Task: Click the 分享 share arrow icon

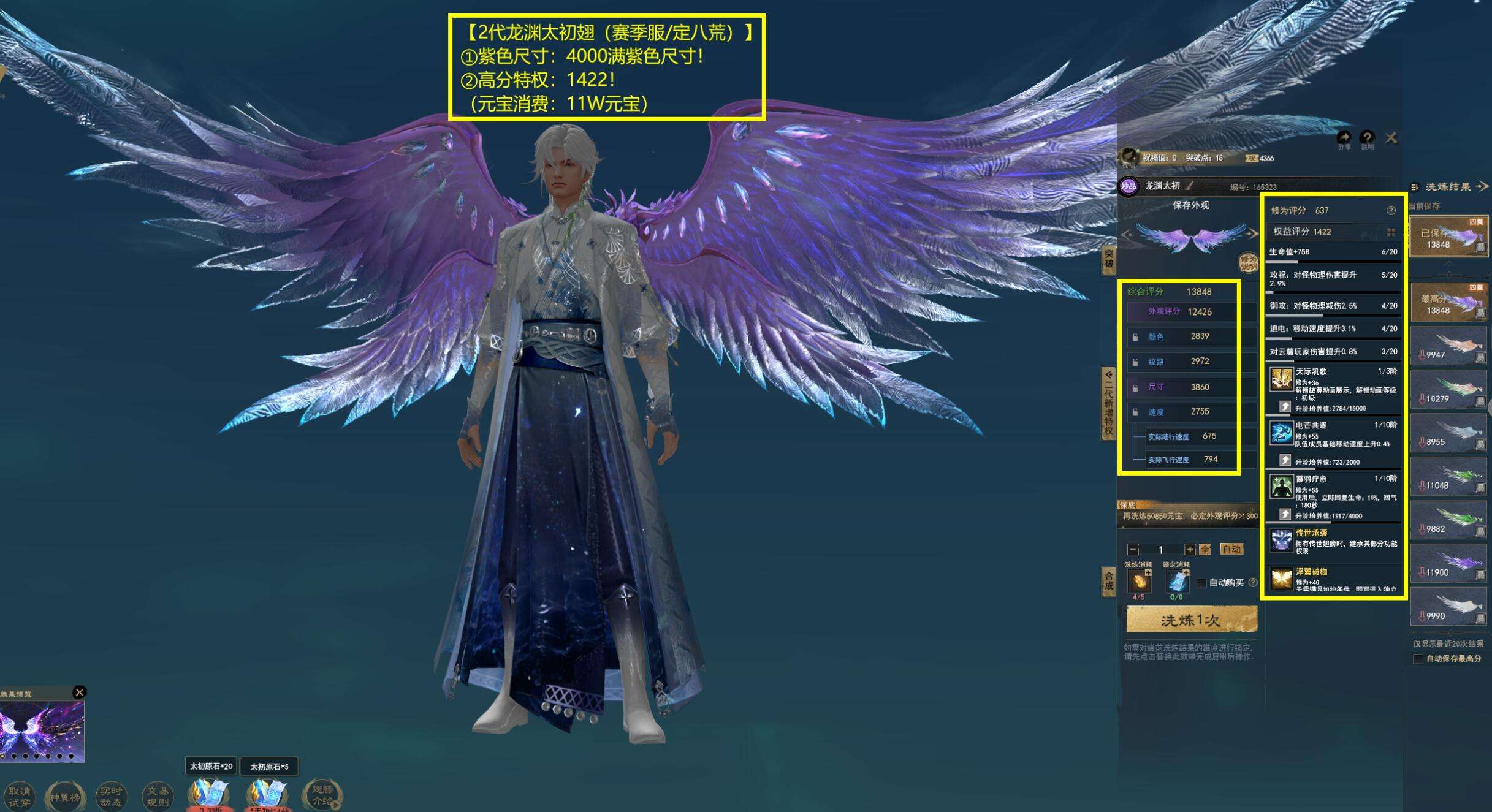Action: tap(1344, 138)
